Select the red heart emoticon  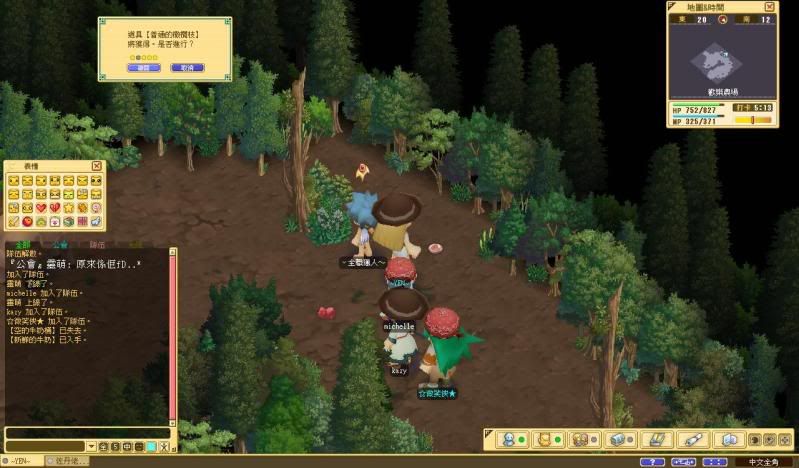[40, 208]
